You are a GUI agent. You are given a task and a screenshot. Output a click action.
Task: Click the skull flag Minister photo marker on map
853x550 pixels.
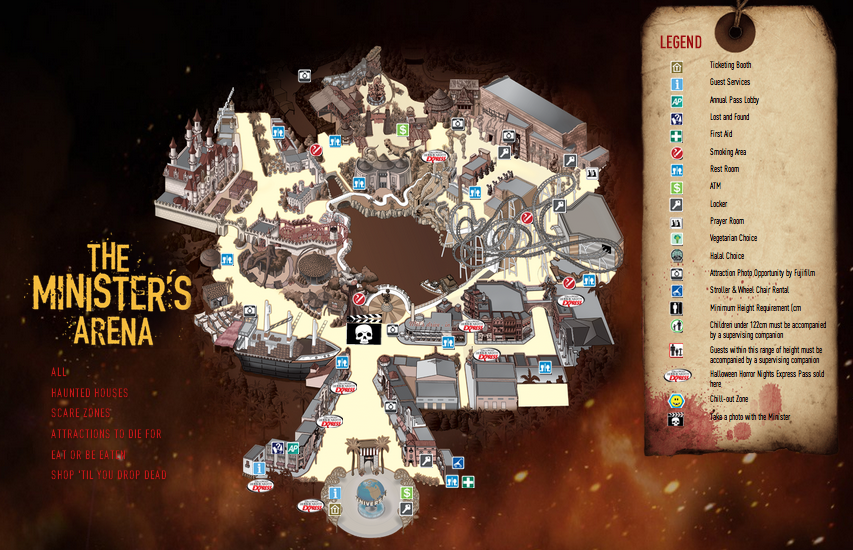(361, 332)
